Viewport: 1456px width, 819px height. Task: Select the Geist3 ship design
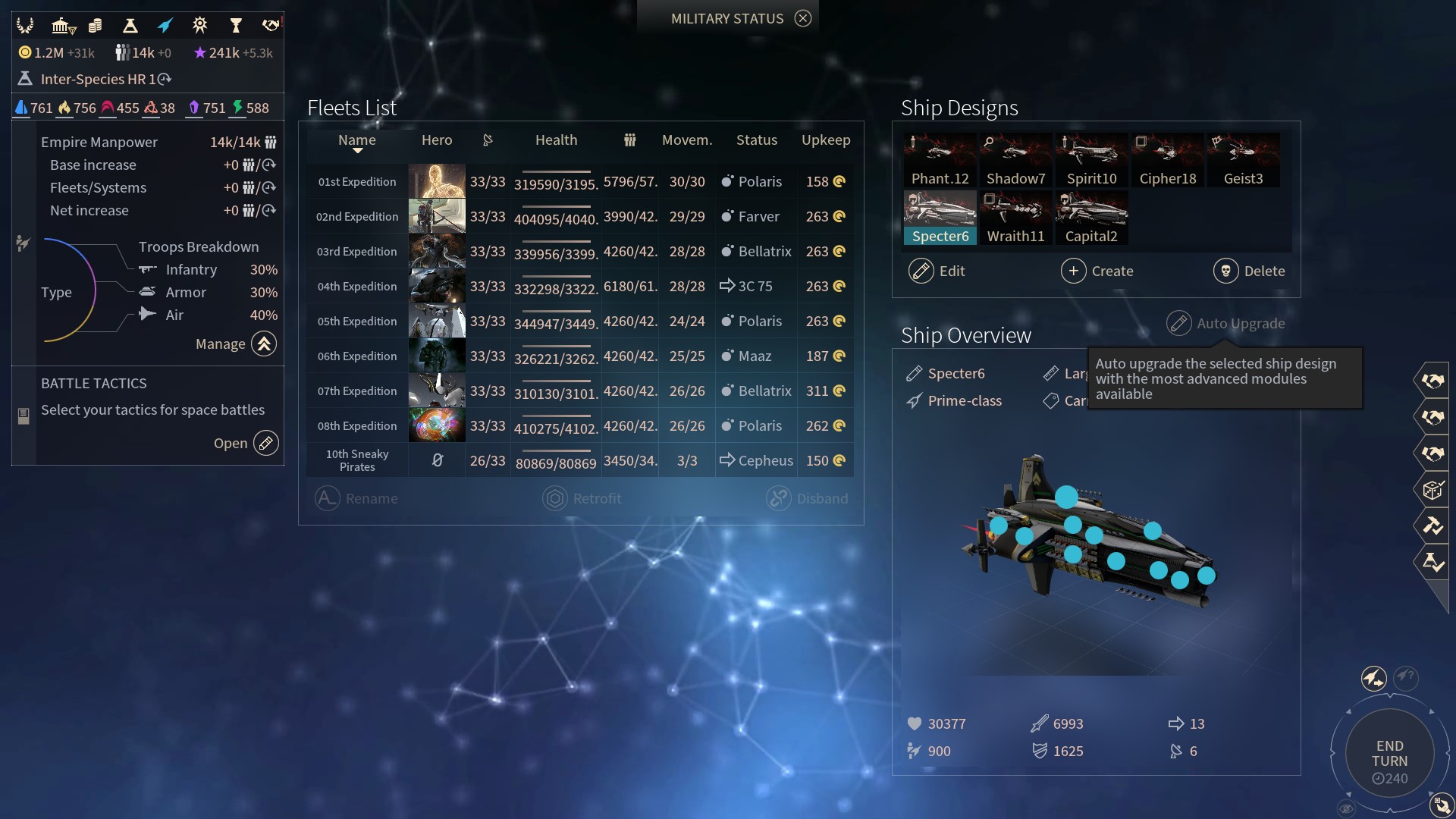[1243, 161]
